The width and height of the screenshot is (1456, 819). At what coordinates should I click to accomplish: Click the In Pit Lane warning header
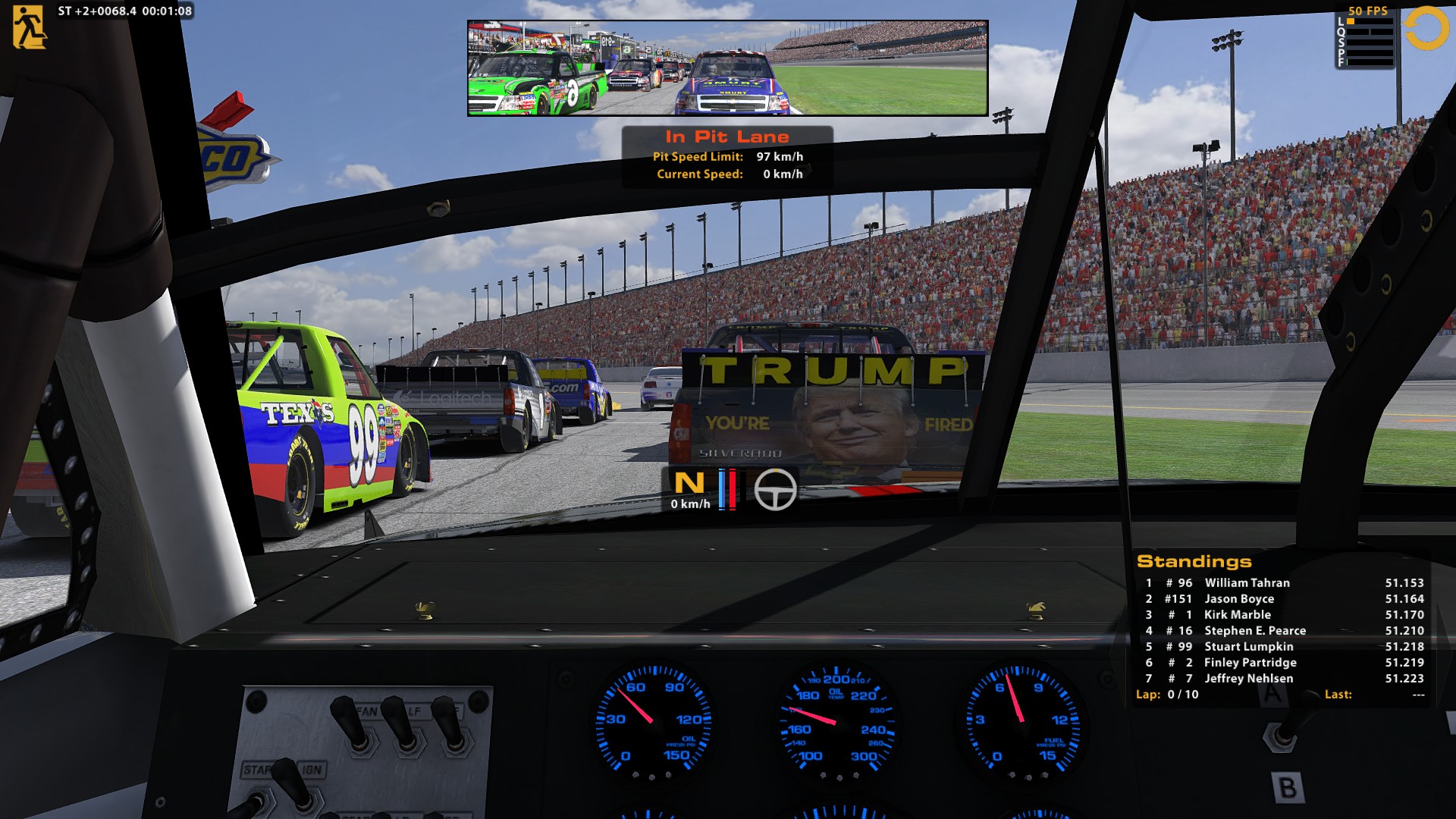727,136
